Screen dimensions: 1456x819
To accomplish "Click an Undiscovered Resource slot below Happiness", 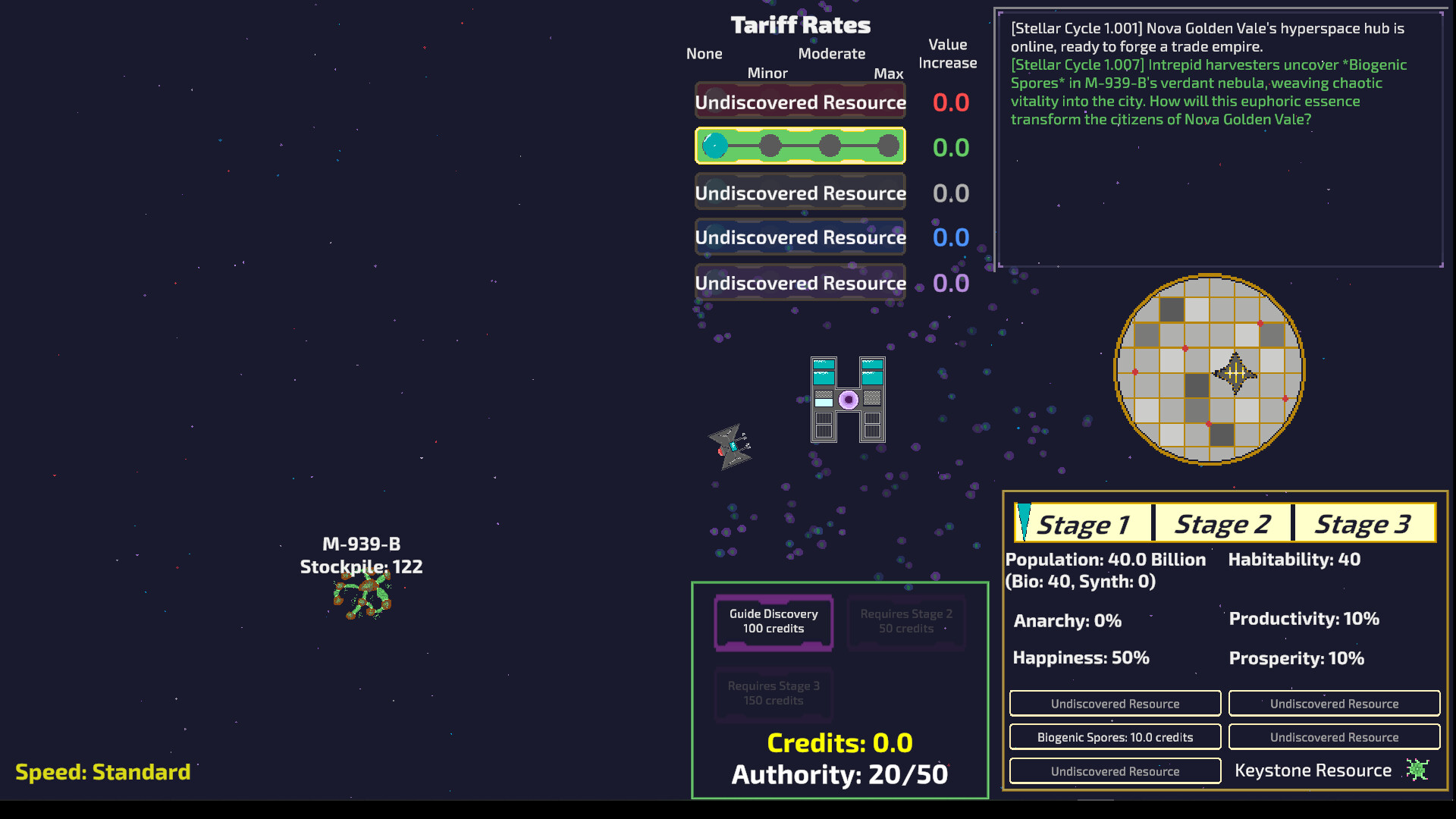I will tap(1115, 703).
